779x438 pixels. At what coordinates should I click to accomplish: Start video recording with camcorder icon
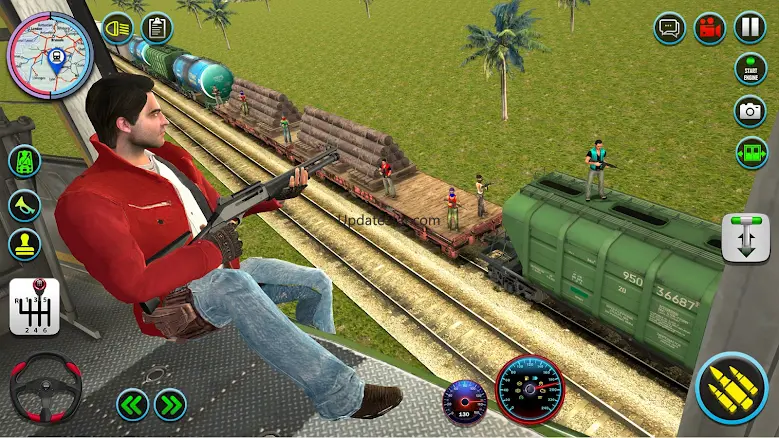pyautogui.click(x=710, y=28)
